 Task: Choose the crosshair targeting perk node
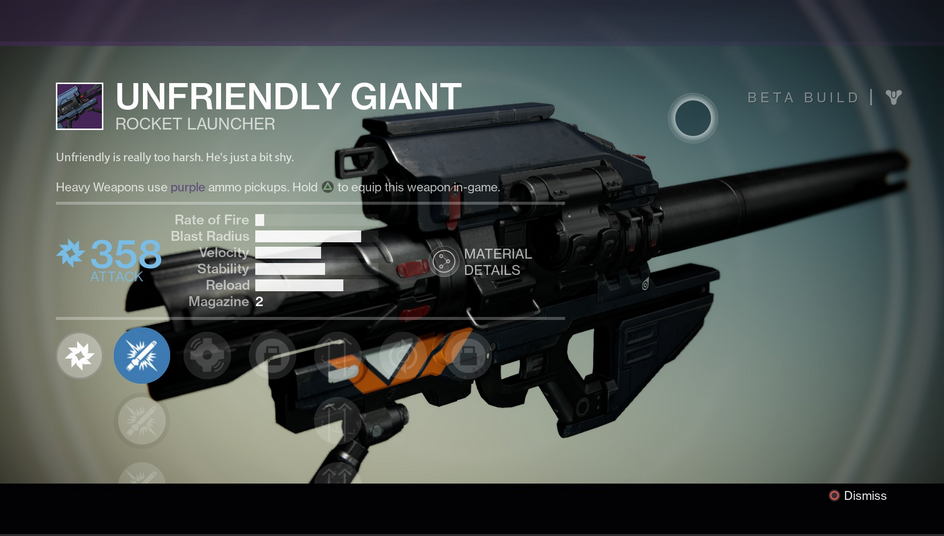pyautogui.click(x=207, y=356)
